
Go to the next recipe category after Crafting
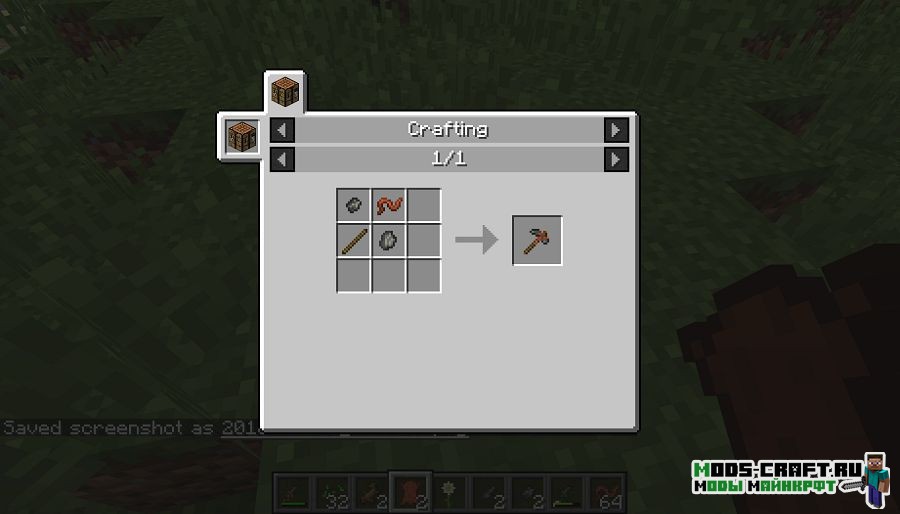tap(616, 130)
